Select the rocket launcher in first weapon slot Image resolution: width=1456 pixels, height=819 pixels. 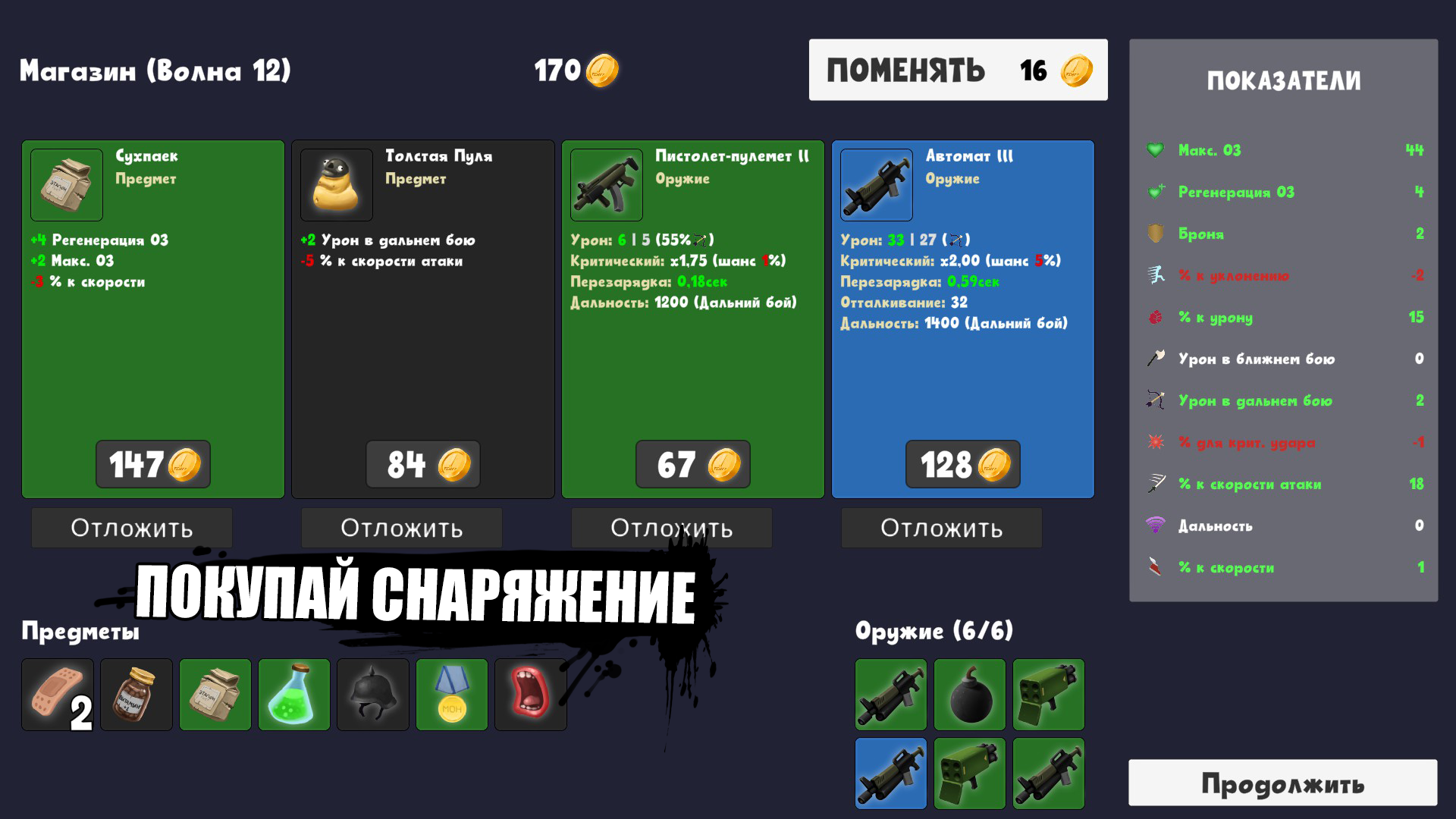tap(891, 695)
